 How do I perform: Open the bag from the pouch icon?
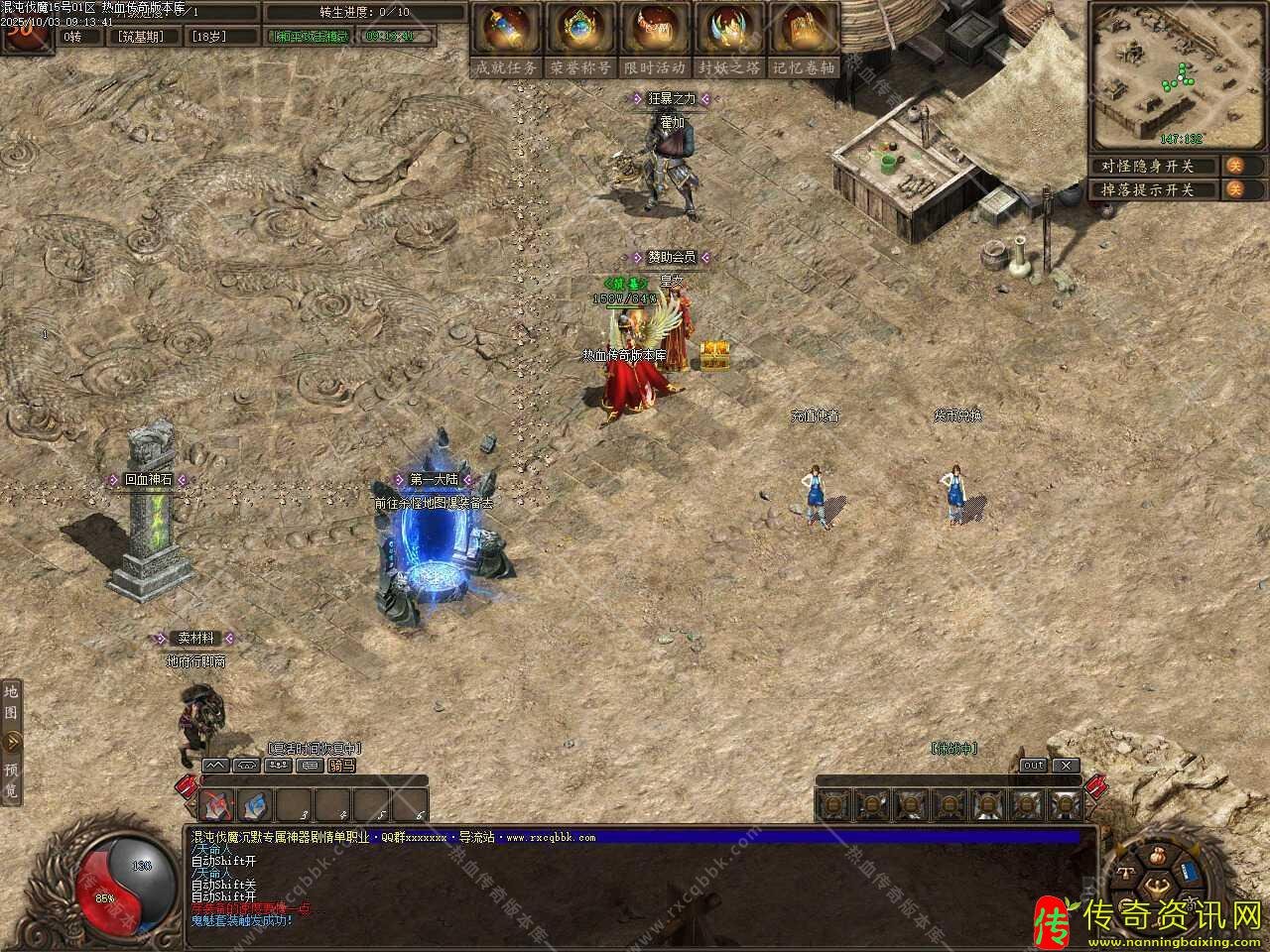1158,856
